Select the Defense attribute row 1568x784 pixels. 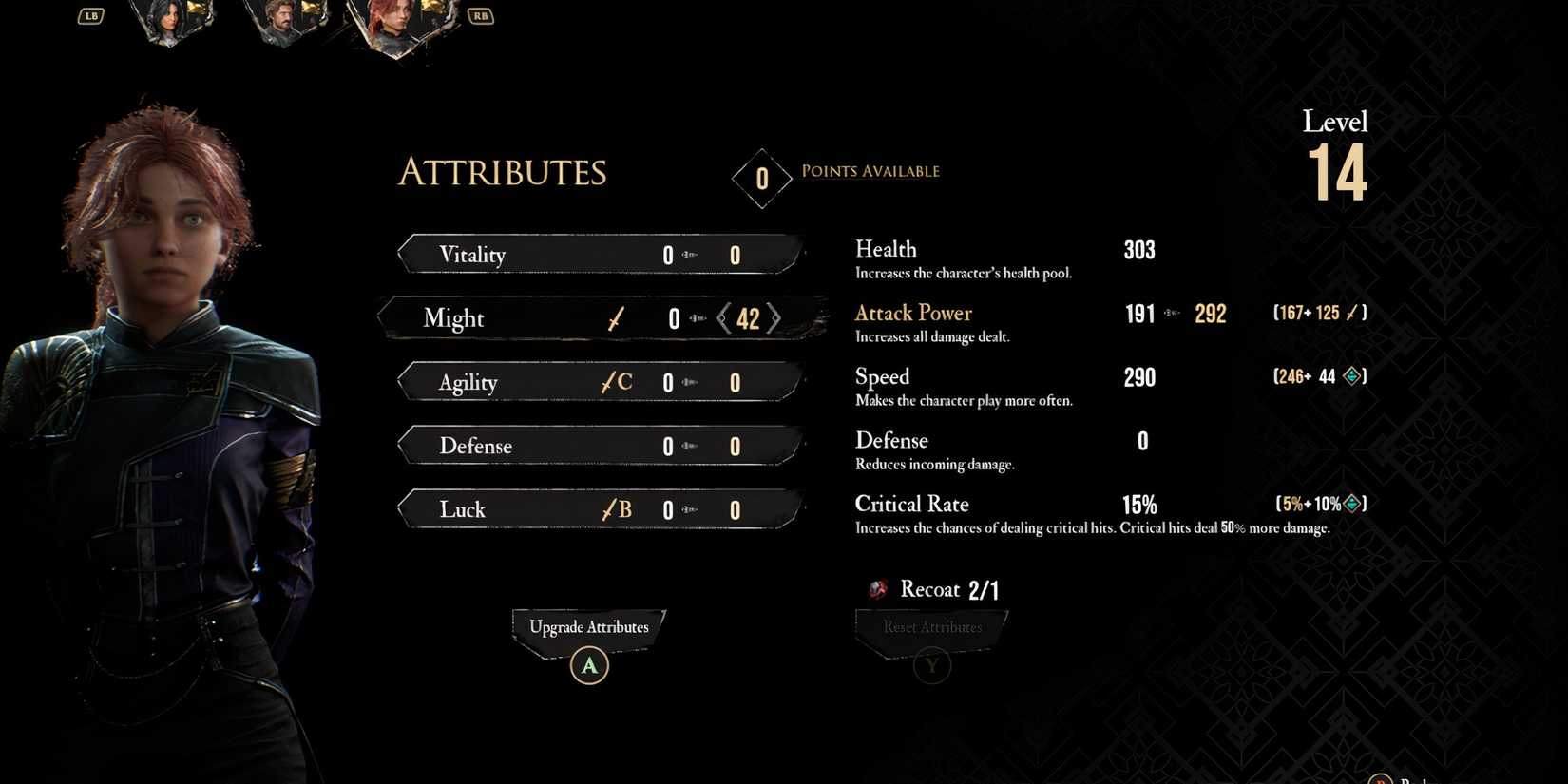(x=599, y=445)
